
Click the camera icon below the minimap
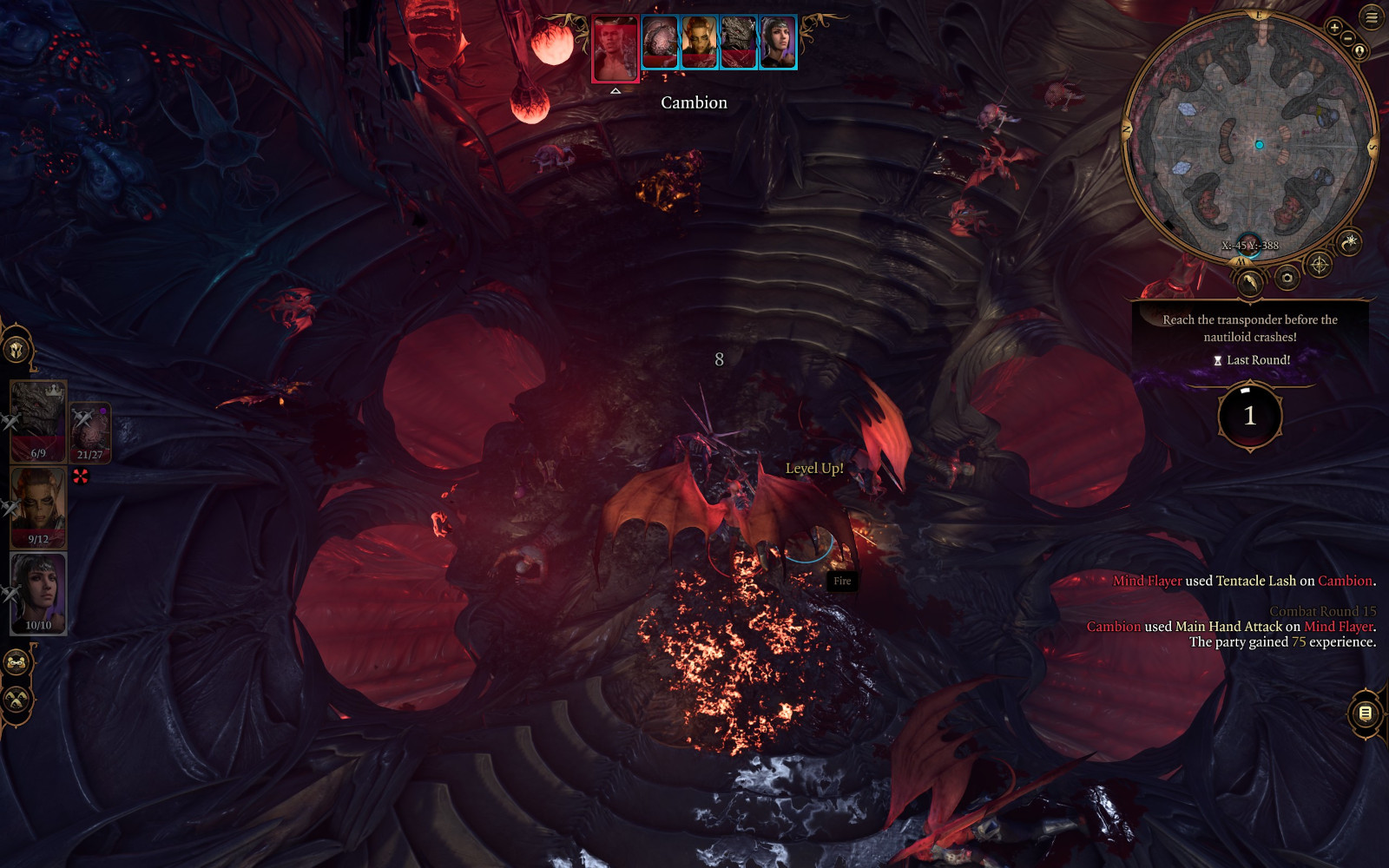[1287, 278]
